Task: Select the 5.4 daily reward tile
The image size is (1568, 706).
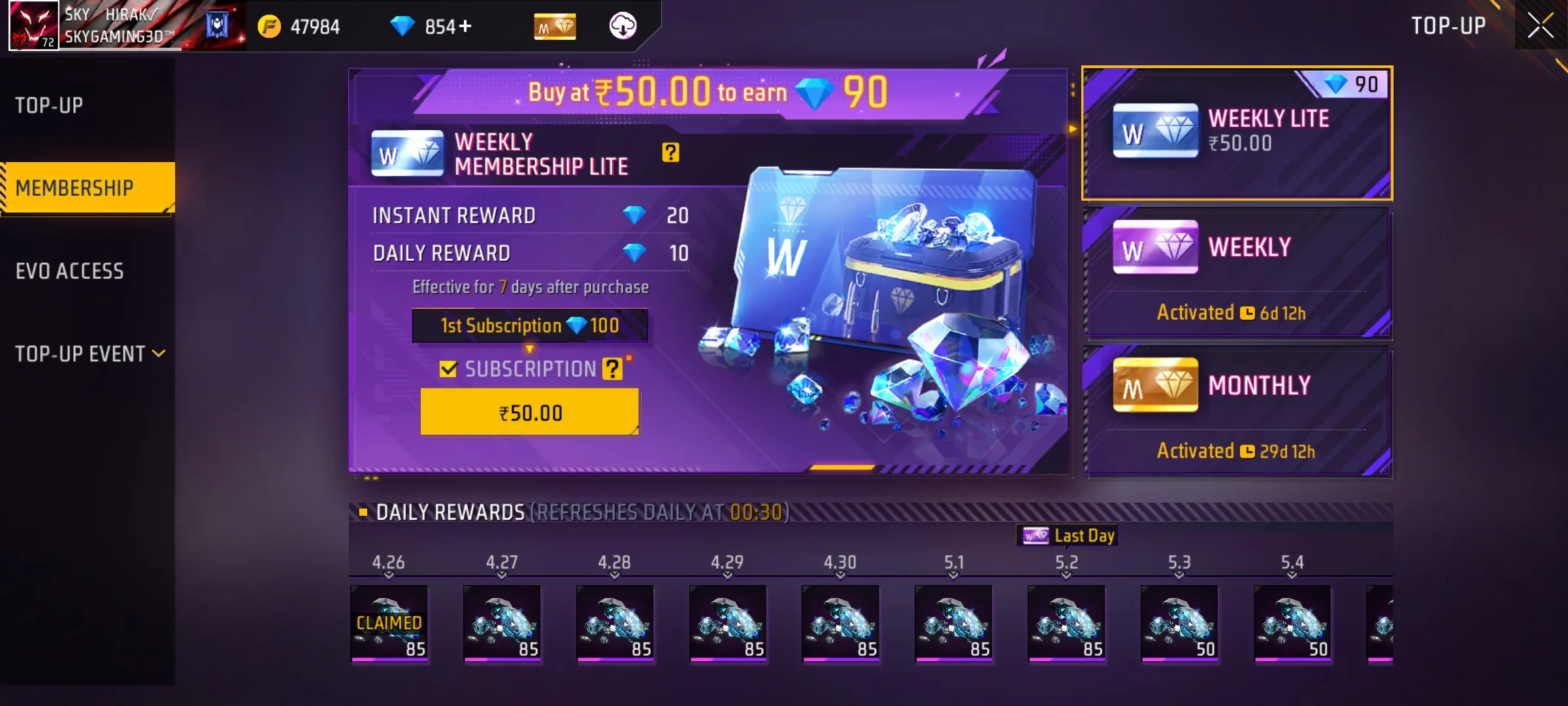Action: 1292,623
